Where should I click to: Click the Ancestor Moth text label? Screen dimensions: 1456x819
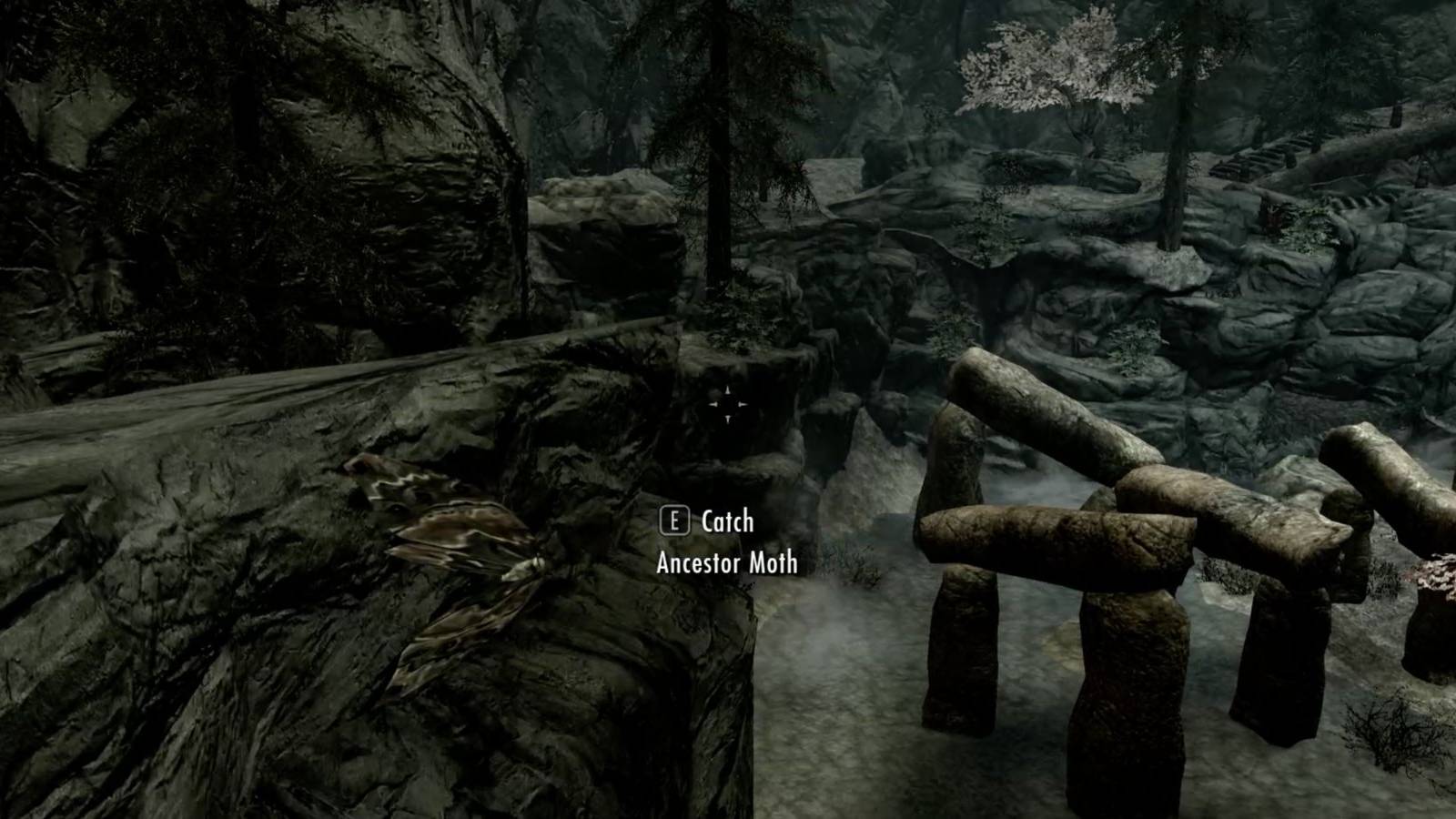click(725, 564)
